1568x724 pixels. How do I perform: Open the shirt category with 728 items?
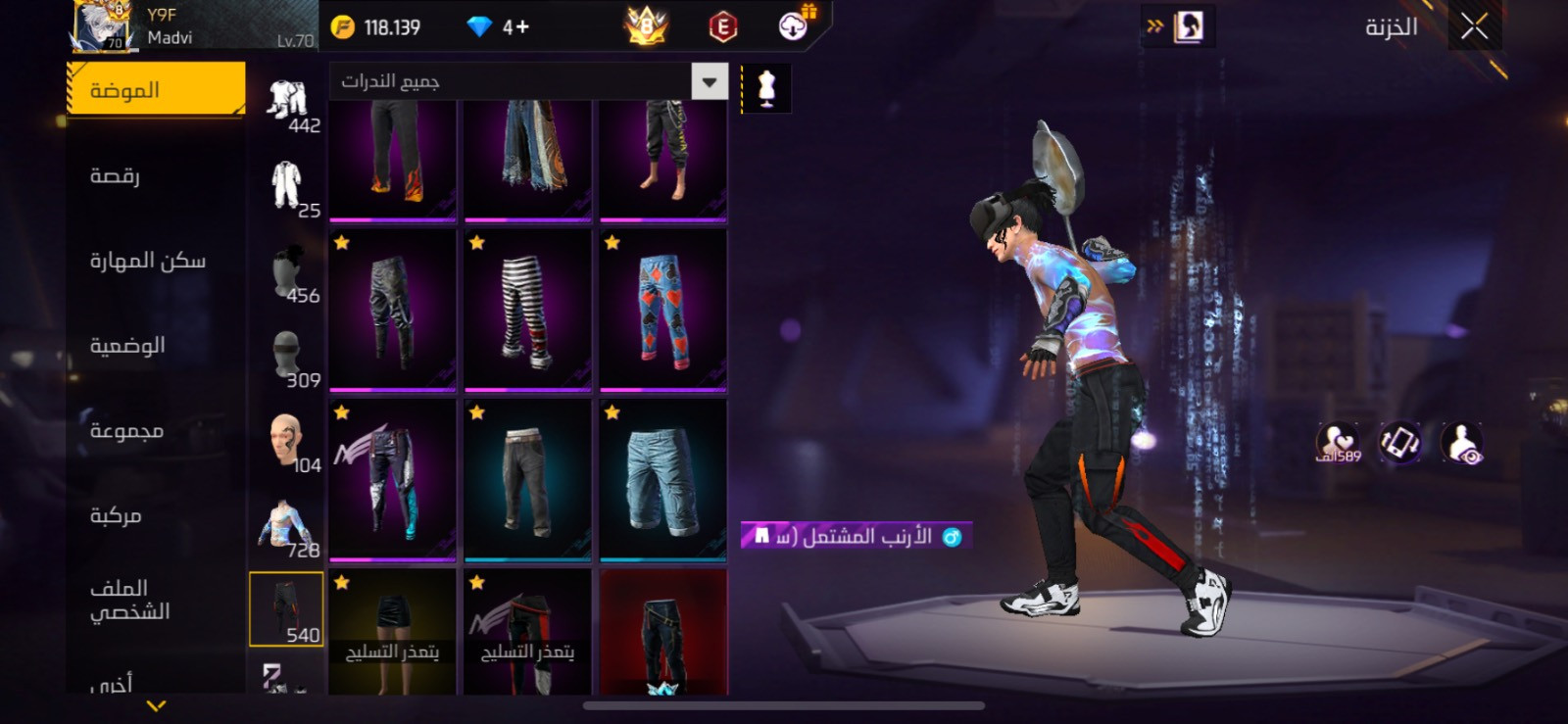[286, 526]
